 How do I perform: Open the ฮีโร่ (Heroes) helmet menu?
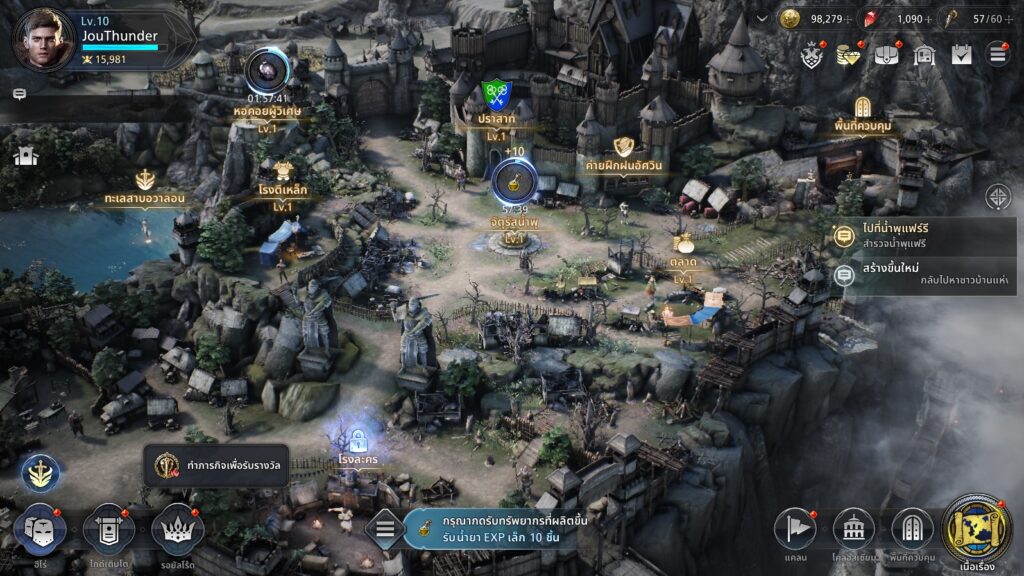pos(39,527)
